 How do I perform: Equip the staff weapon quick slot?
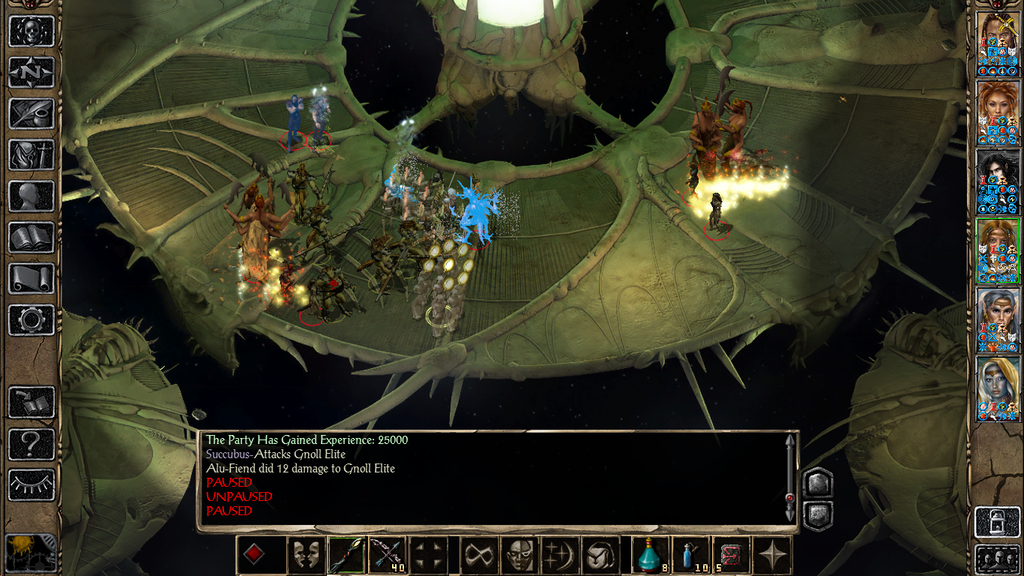[345, 555]
